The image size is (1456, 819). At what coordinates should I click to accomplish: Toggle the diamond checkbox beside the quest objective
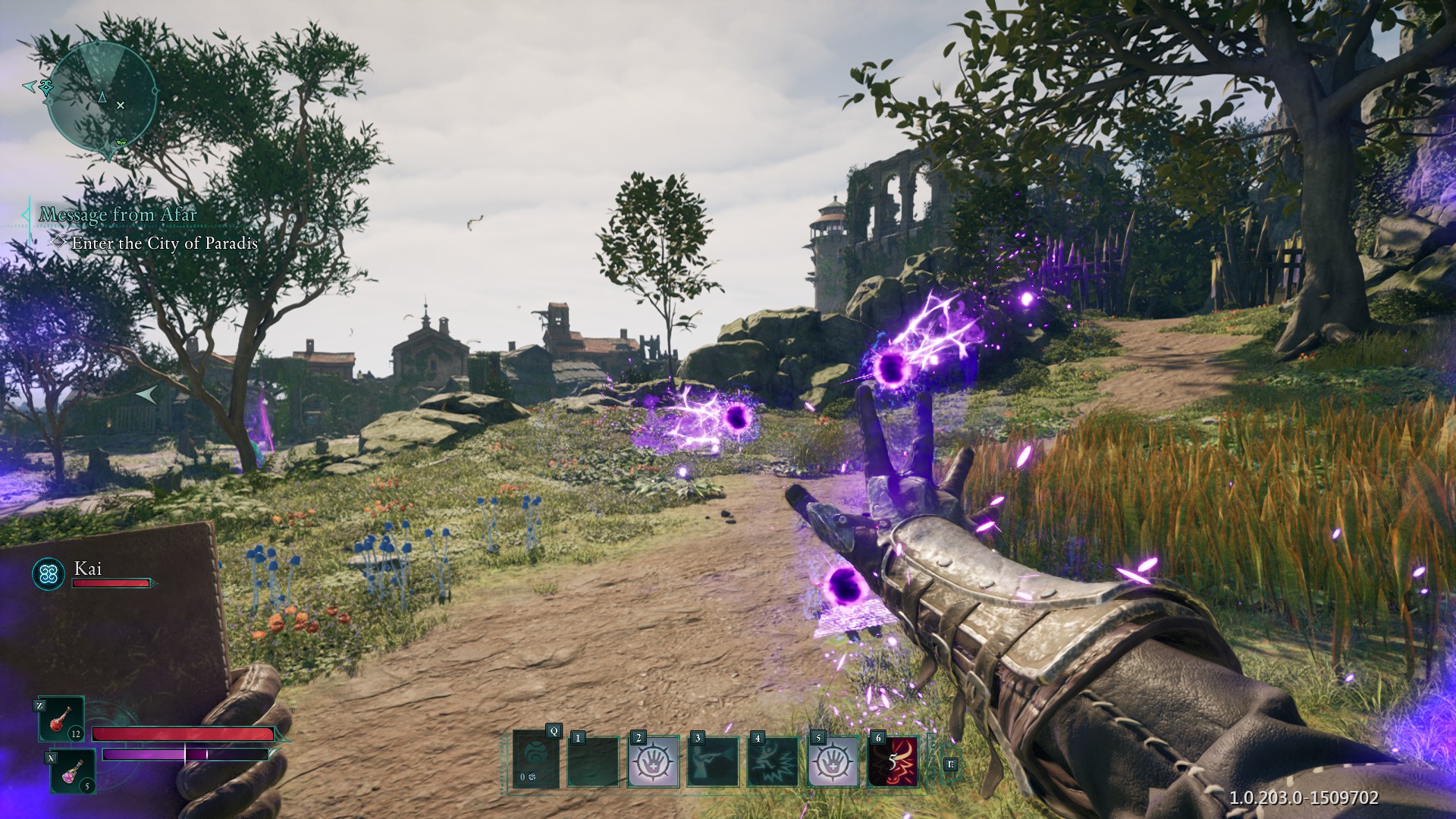(x=57, y=243)
